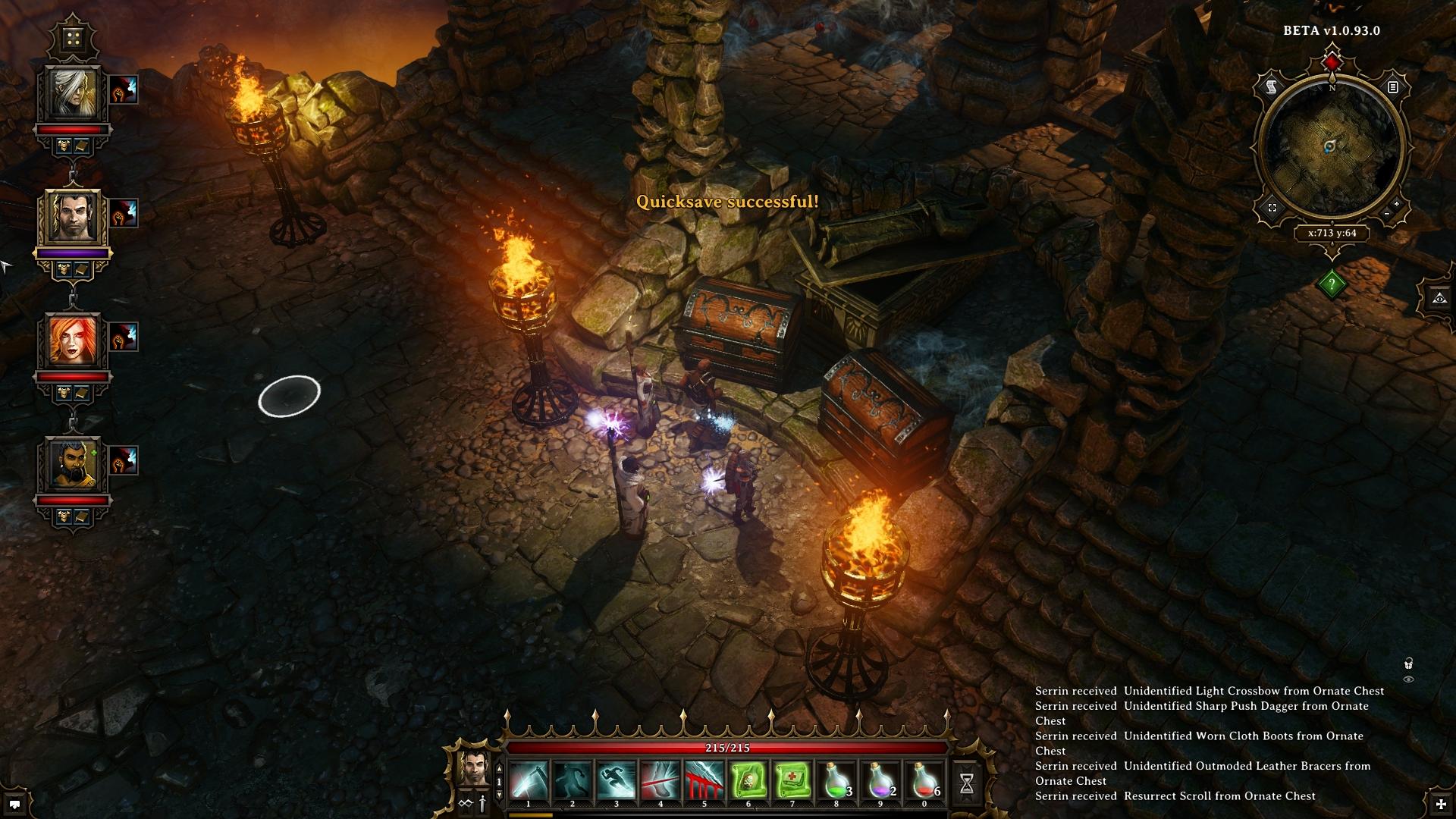Viewport: 1456px width, 819px height.
Task: Activate the red bars lightning skill in slot 5
Action: pos(704,781)
